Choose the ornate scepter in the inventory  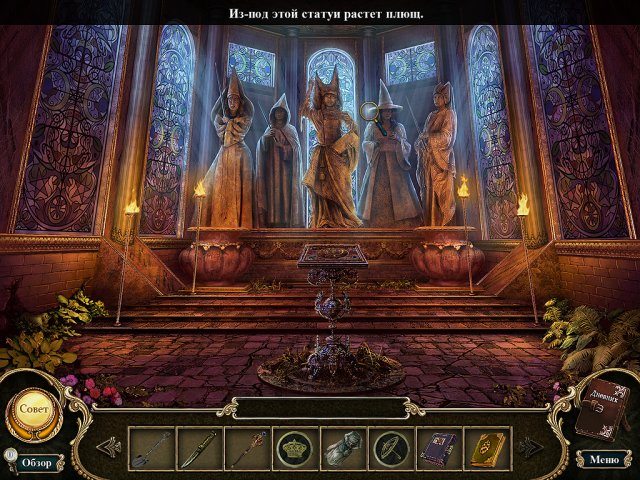coord(247,447)
